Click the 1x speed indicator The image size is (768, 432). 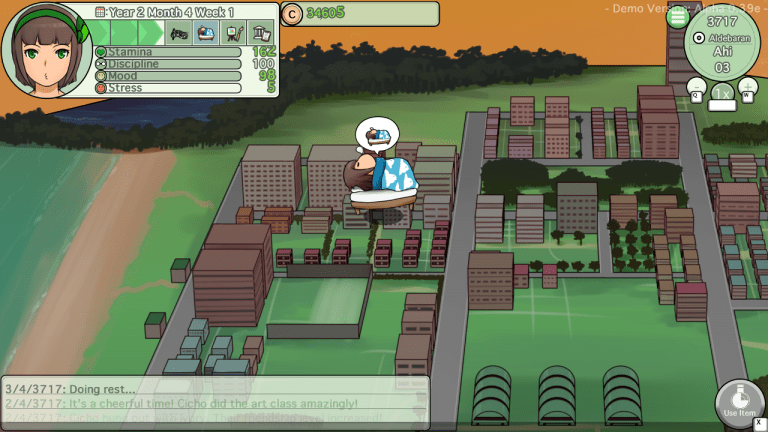point(721,94)
